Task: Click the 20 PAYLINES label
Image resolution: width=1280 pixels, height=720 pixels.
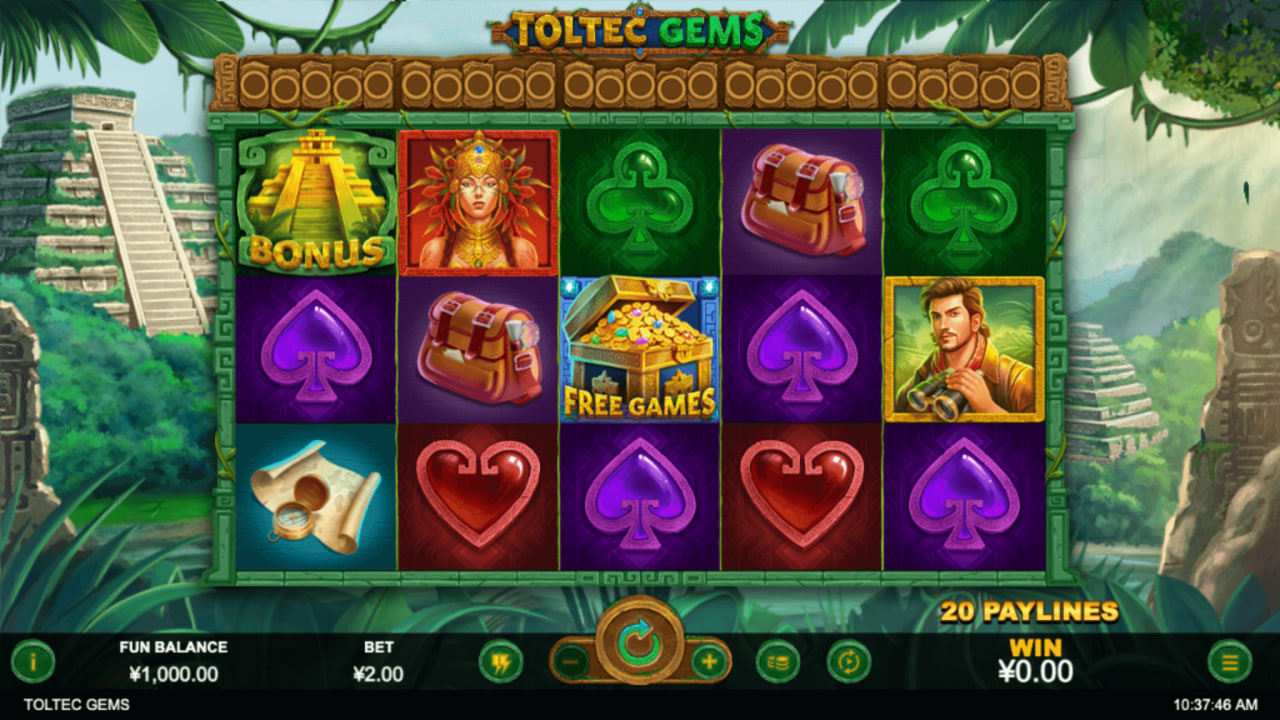Action: (1032, 611)
